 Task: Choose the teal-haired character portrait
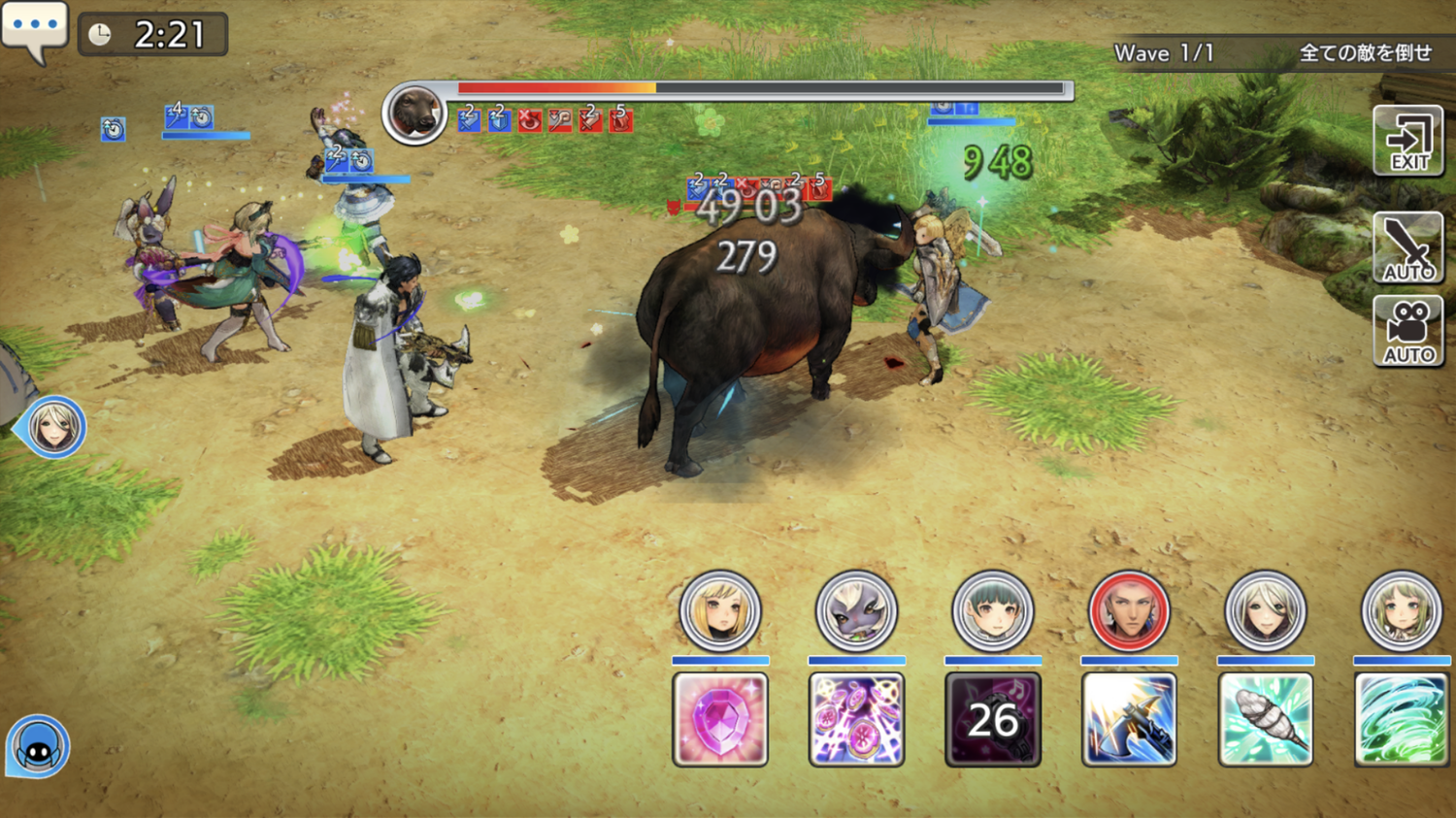(992, 611)
